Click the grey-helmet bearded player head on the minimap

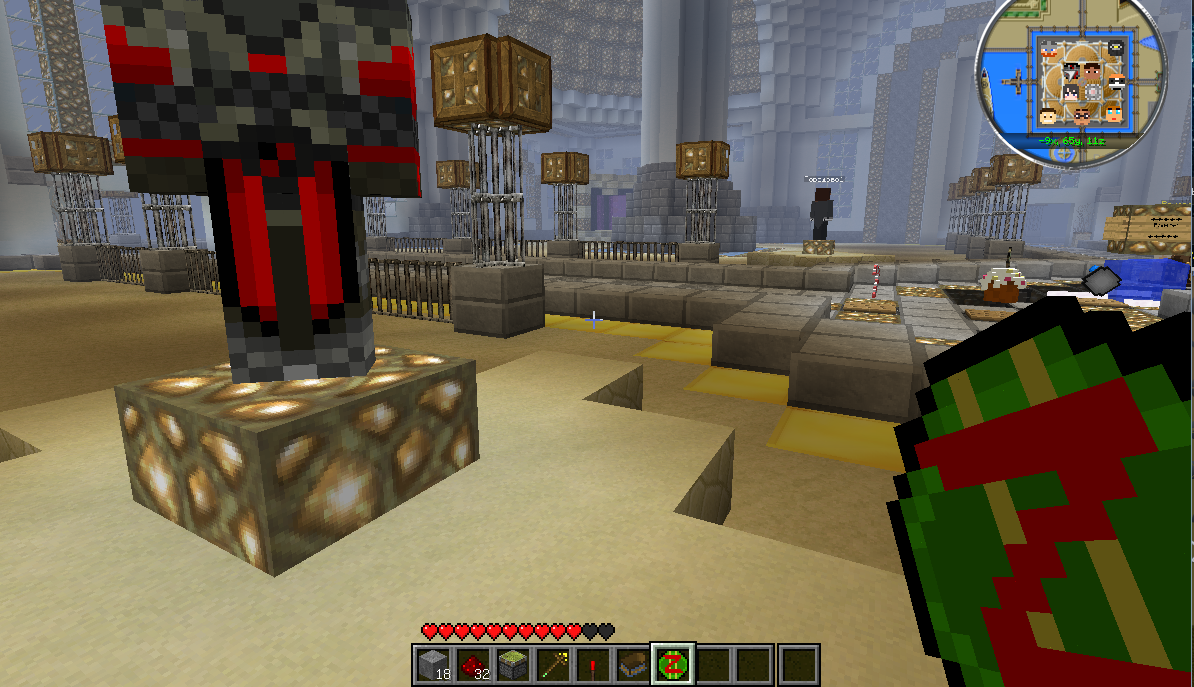[1049, 49]
